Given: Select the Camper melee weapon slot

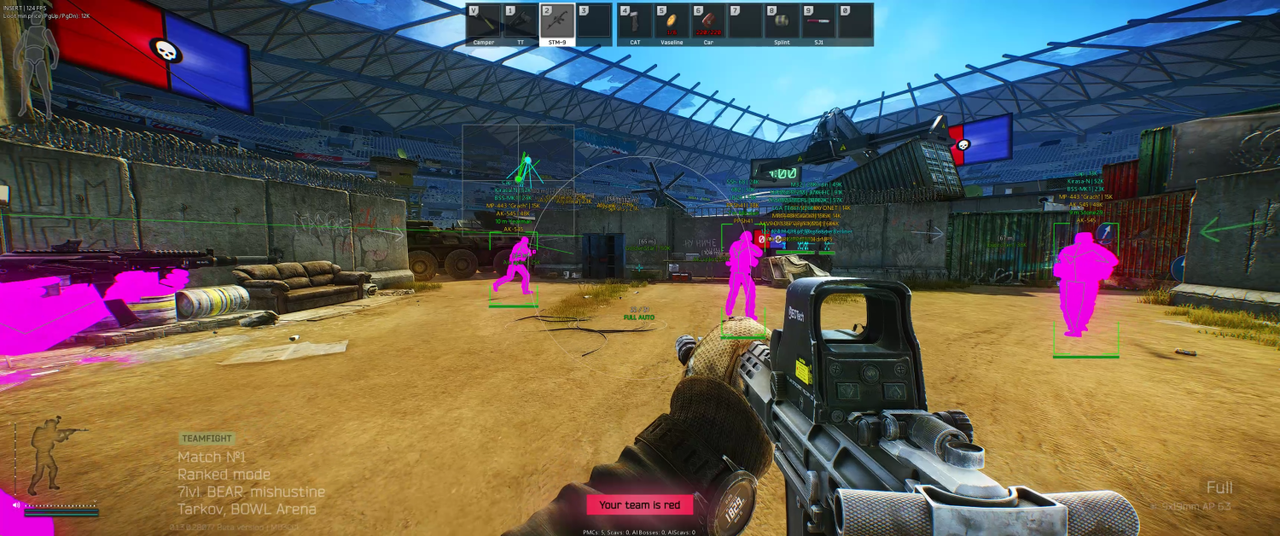Looking at the screenshot, I should coord(484,23).
